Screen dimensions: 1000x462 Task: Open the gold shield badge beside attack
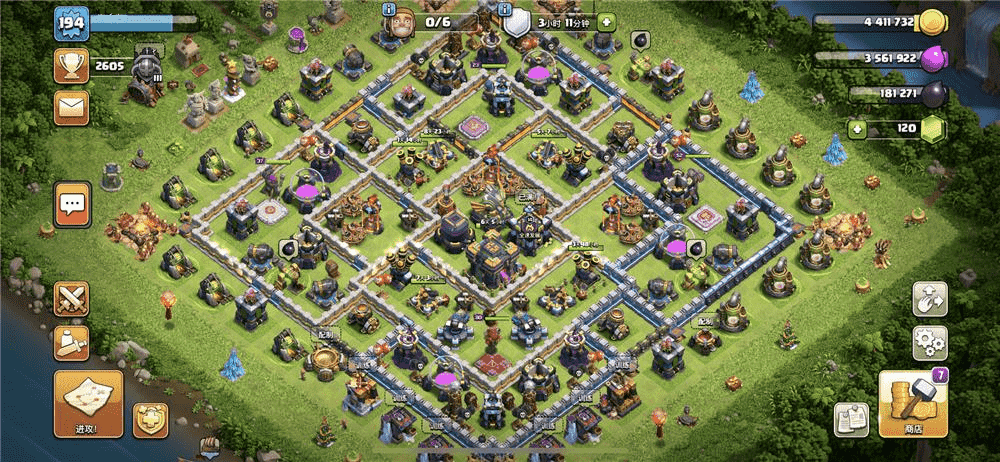pyautogui.click(x=150, y=420)
